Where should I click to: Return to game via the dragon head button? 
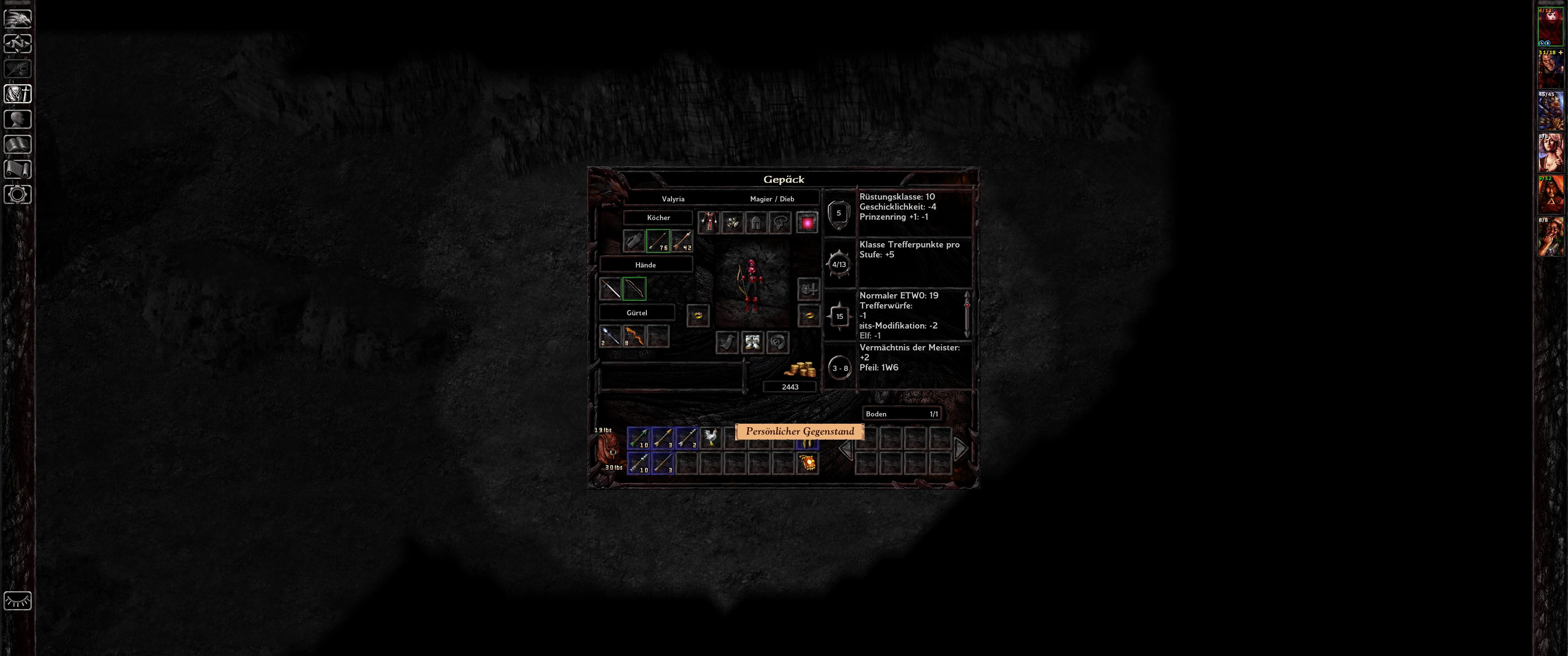18,18
